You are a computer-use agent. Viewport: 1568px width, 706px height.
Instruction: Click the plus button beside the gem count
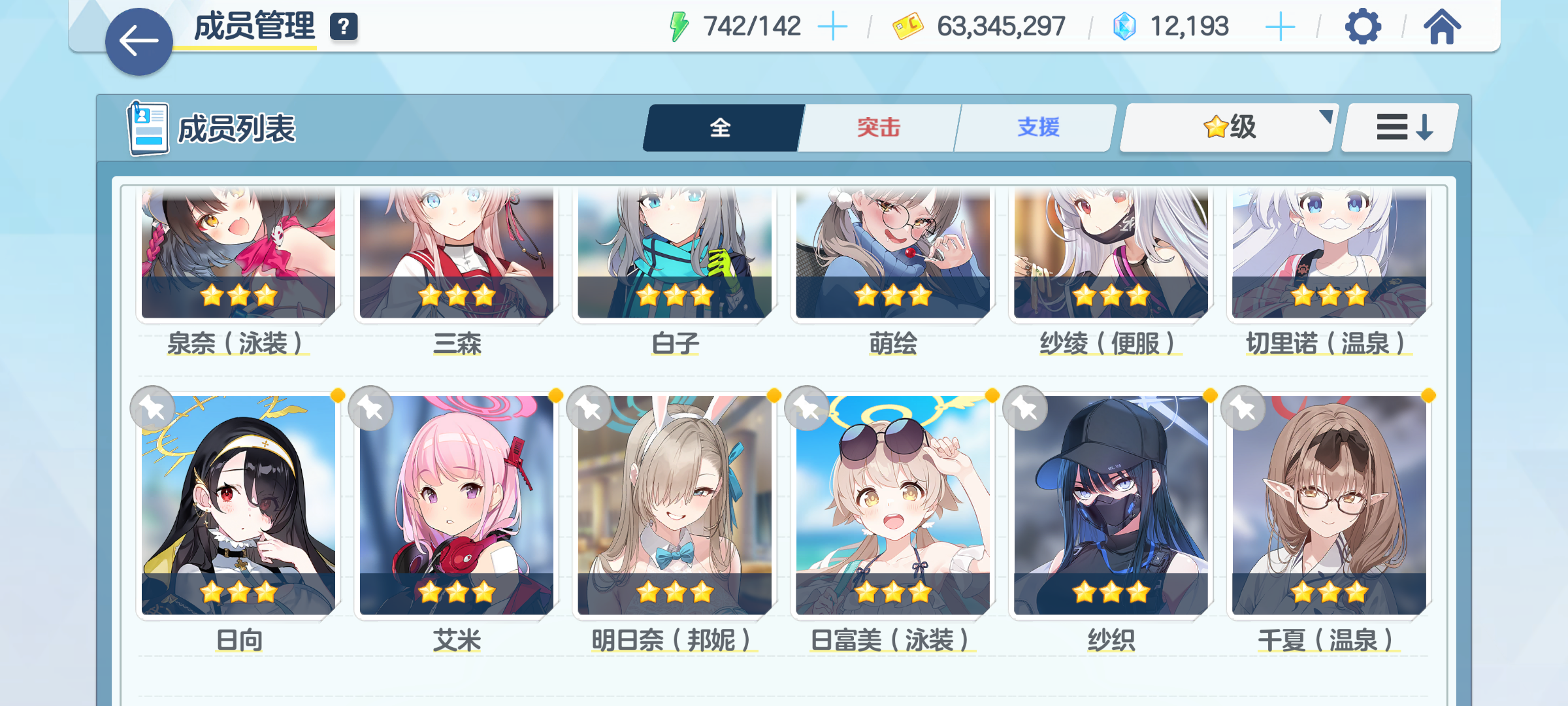point(1282,25)
